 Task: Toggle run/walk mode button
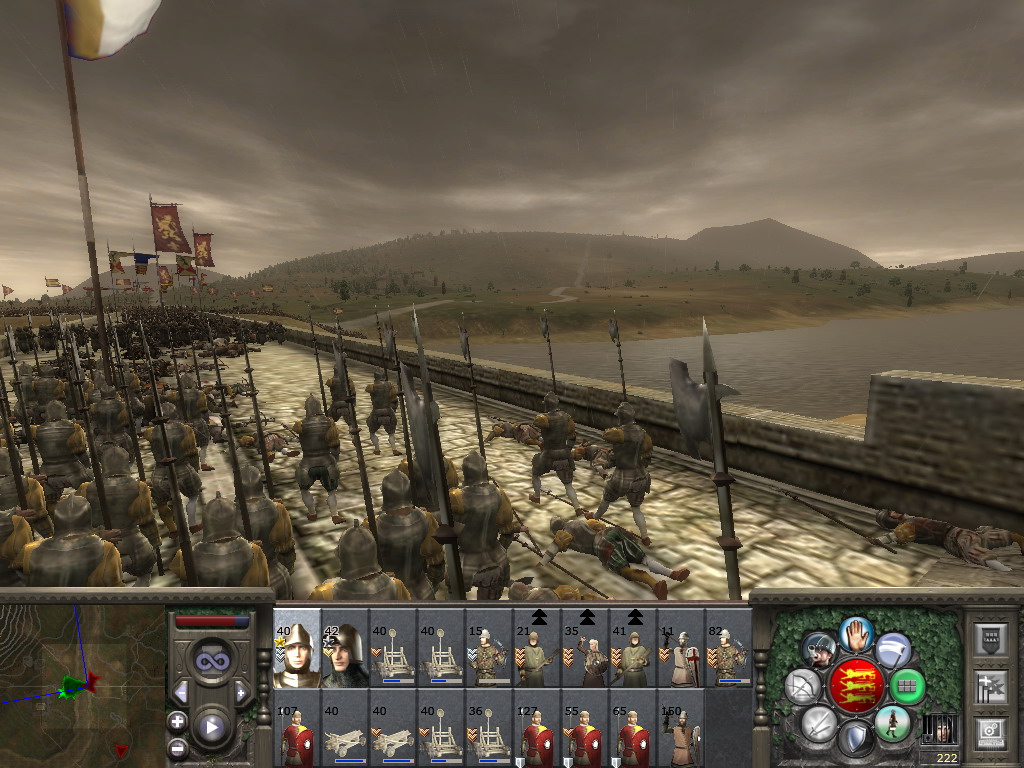(892, 722)
